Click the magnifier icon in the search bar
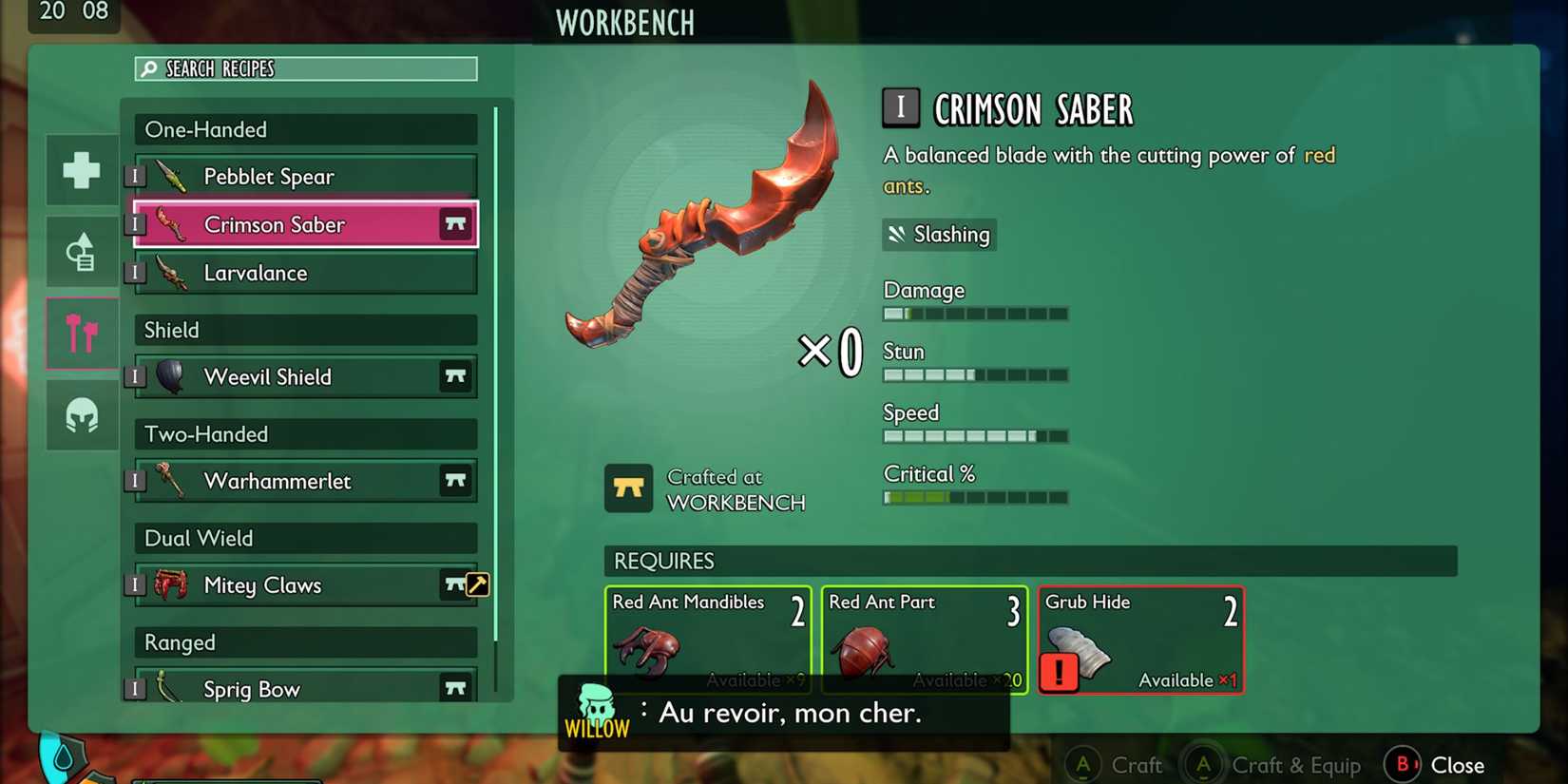Screen dimensions: 1568x784 (149, 67)
